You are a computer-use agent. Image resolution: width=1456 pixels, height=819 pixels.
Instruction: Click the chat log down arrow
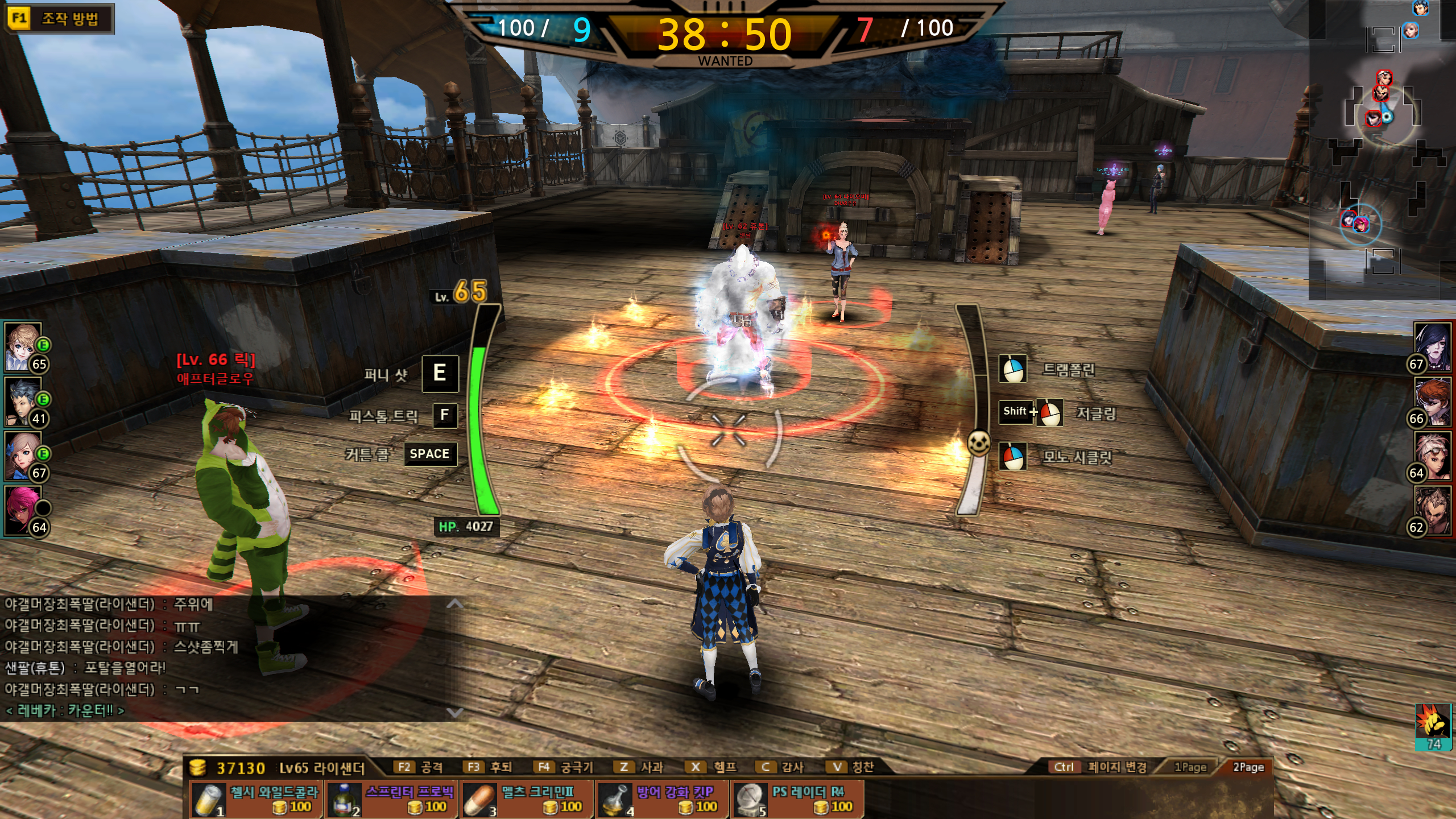[454, 712]
